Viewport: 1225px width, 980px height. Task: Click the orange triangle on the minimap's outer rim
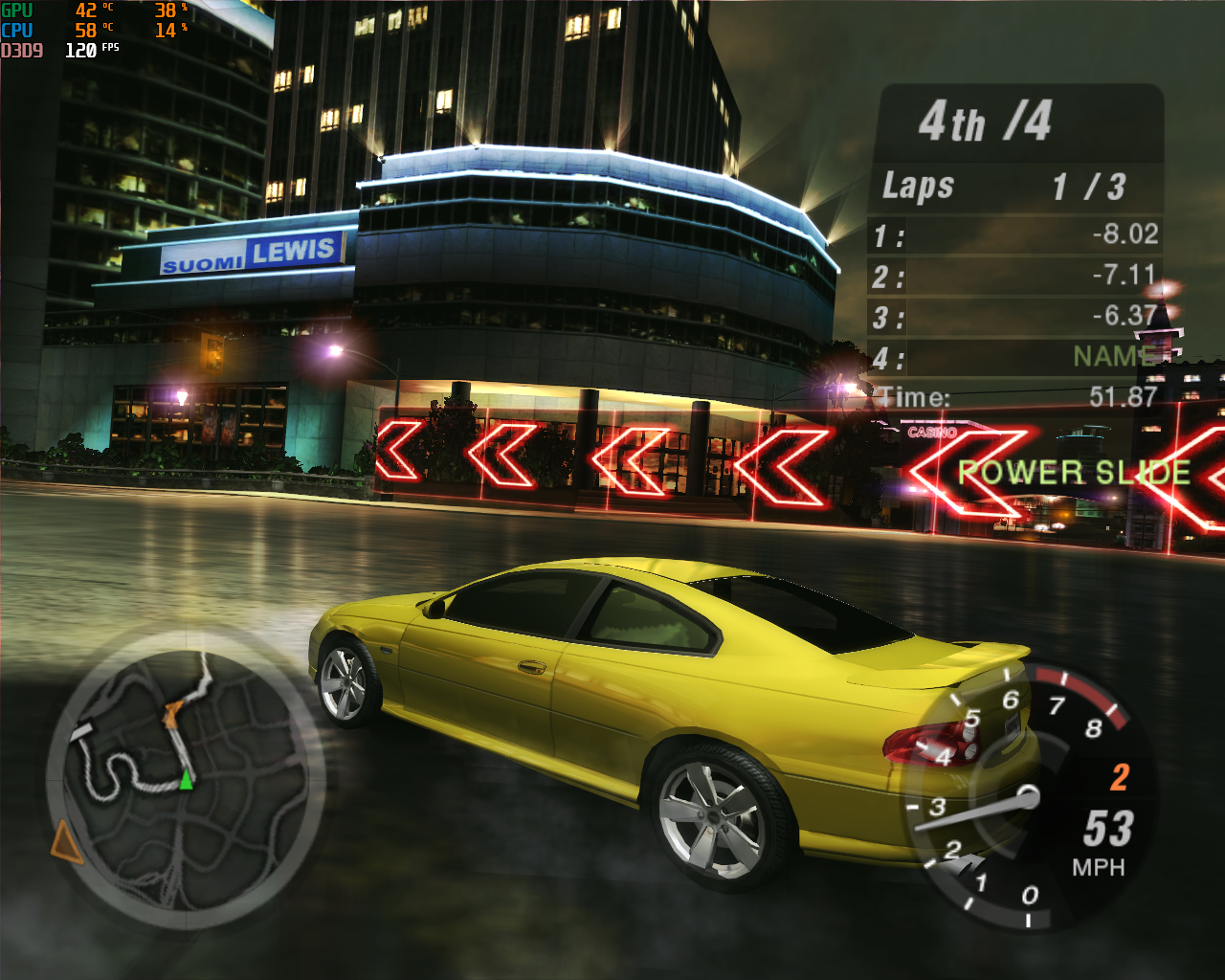pos(65,841)
